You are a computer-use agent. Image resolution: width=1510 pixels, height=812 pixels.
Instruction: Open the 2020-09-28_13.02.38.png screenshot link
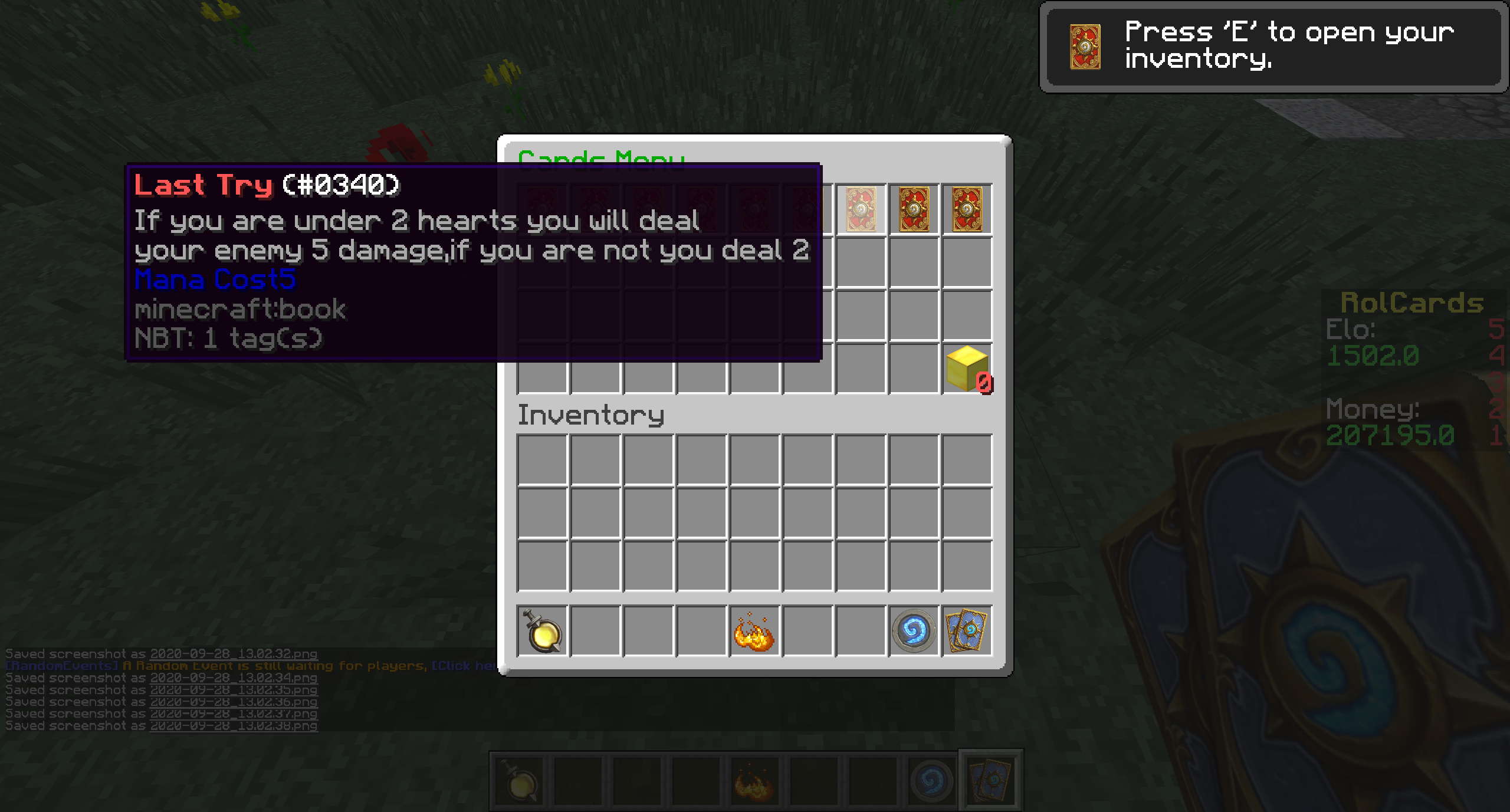[x=234, y=726]
